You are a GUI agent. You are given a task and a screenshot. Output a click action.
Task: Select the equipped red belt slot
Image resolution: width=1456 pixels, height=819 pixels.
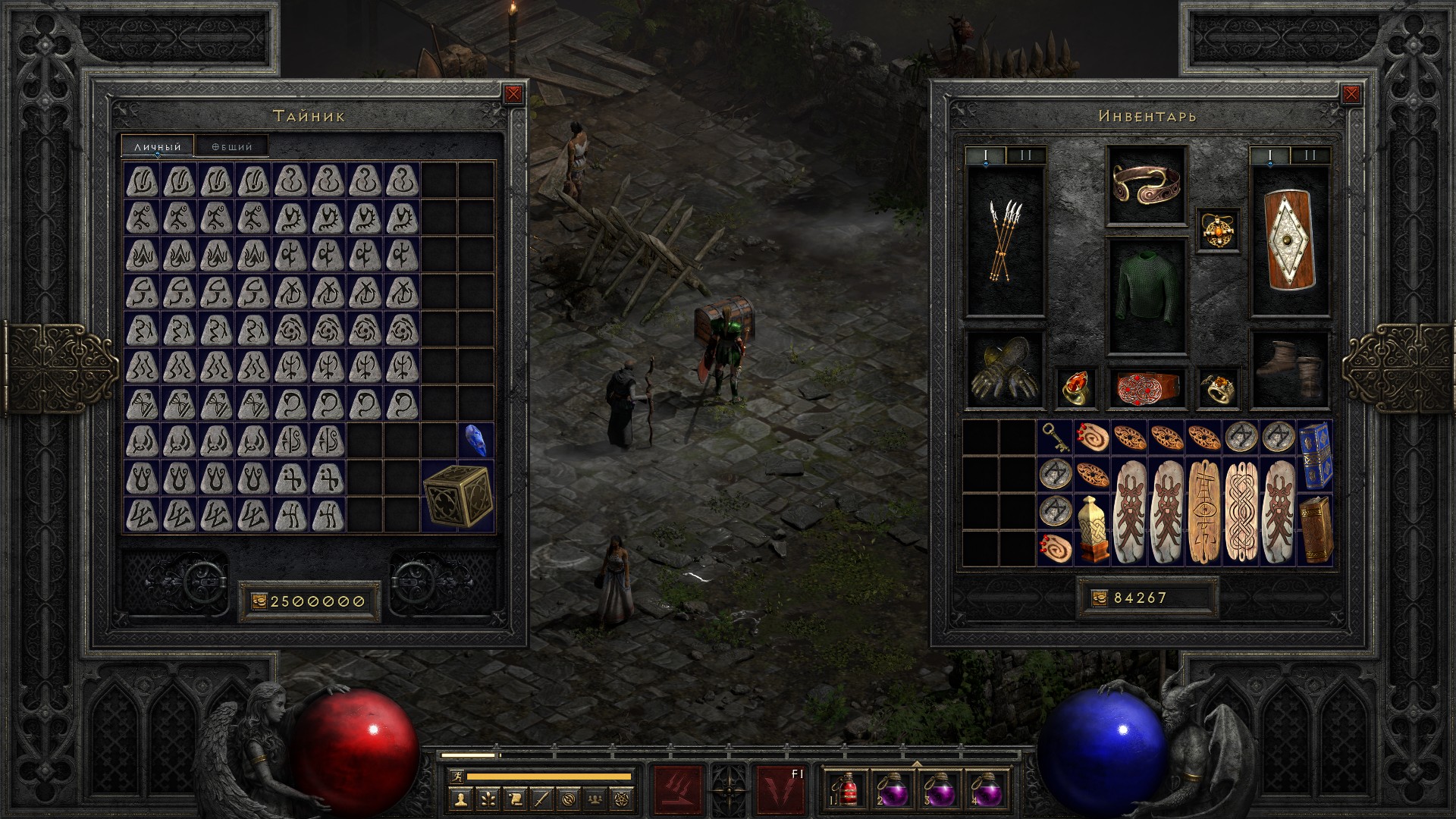tap(1146, 387)
